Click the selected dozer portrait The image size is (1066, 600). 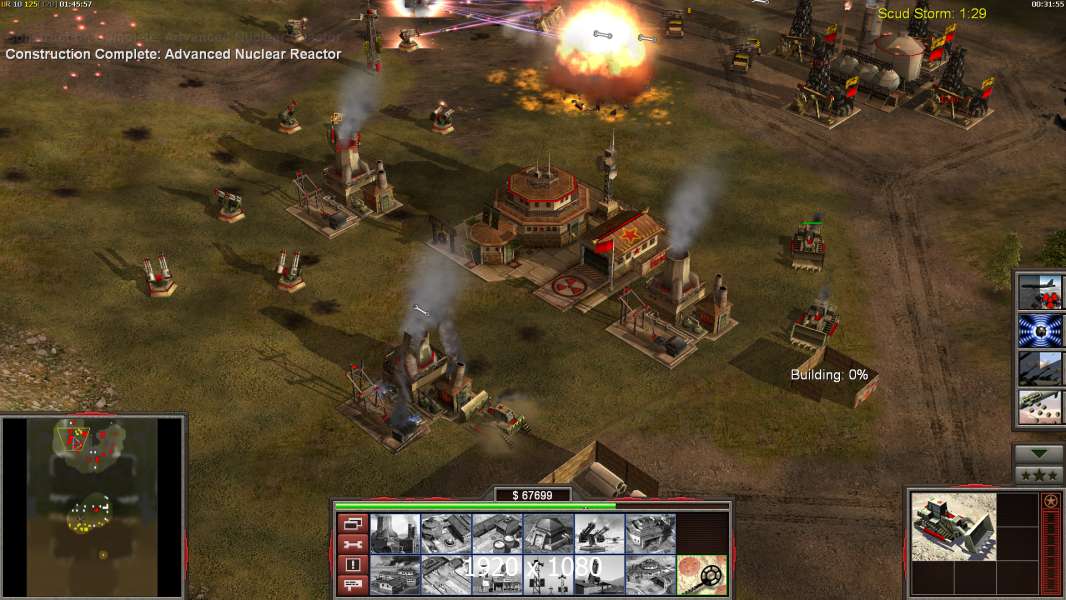[x=953, y=525]
